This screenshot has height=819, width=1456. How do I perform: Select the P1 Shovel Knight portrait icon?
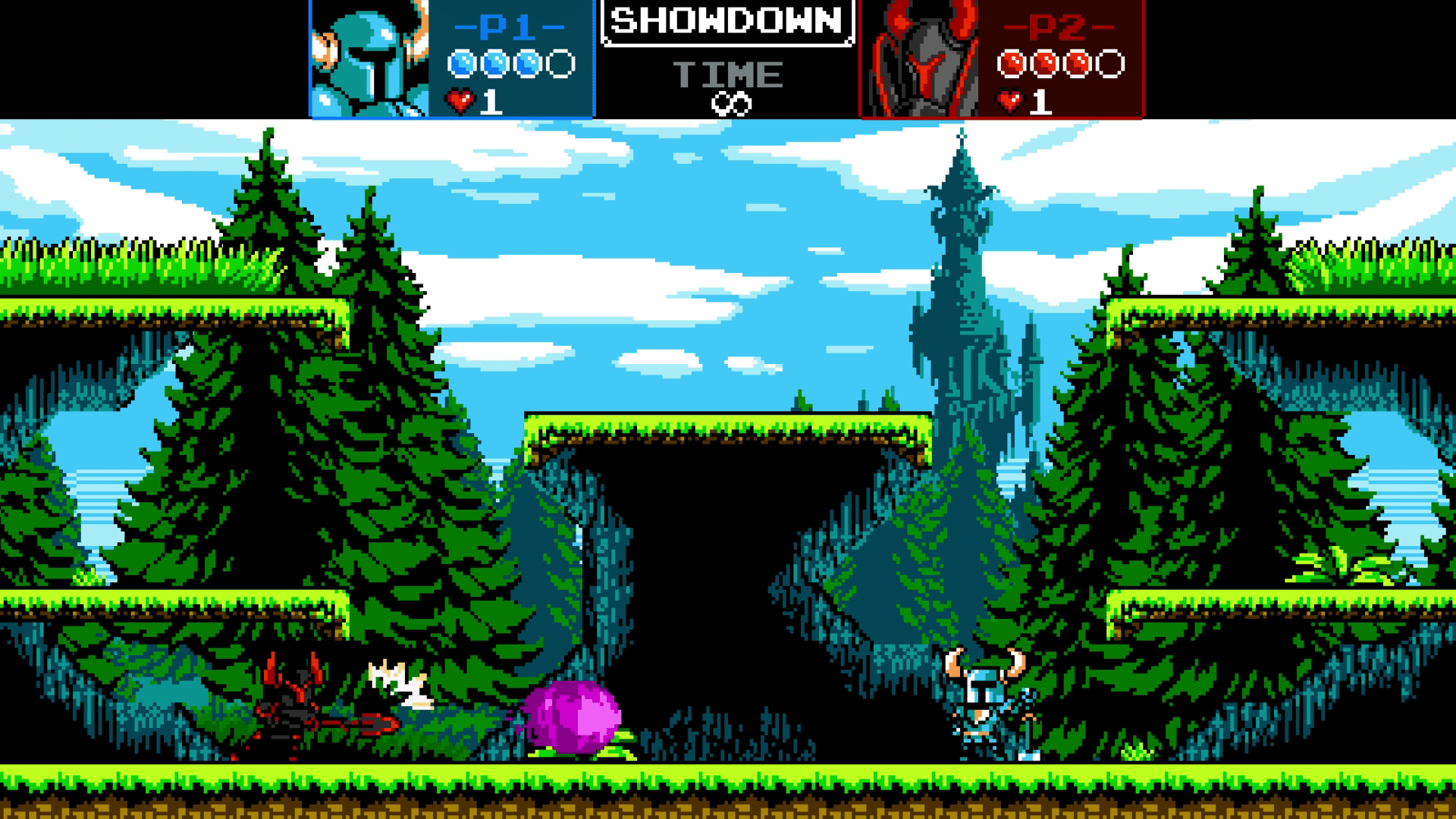point(369,59)
